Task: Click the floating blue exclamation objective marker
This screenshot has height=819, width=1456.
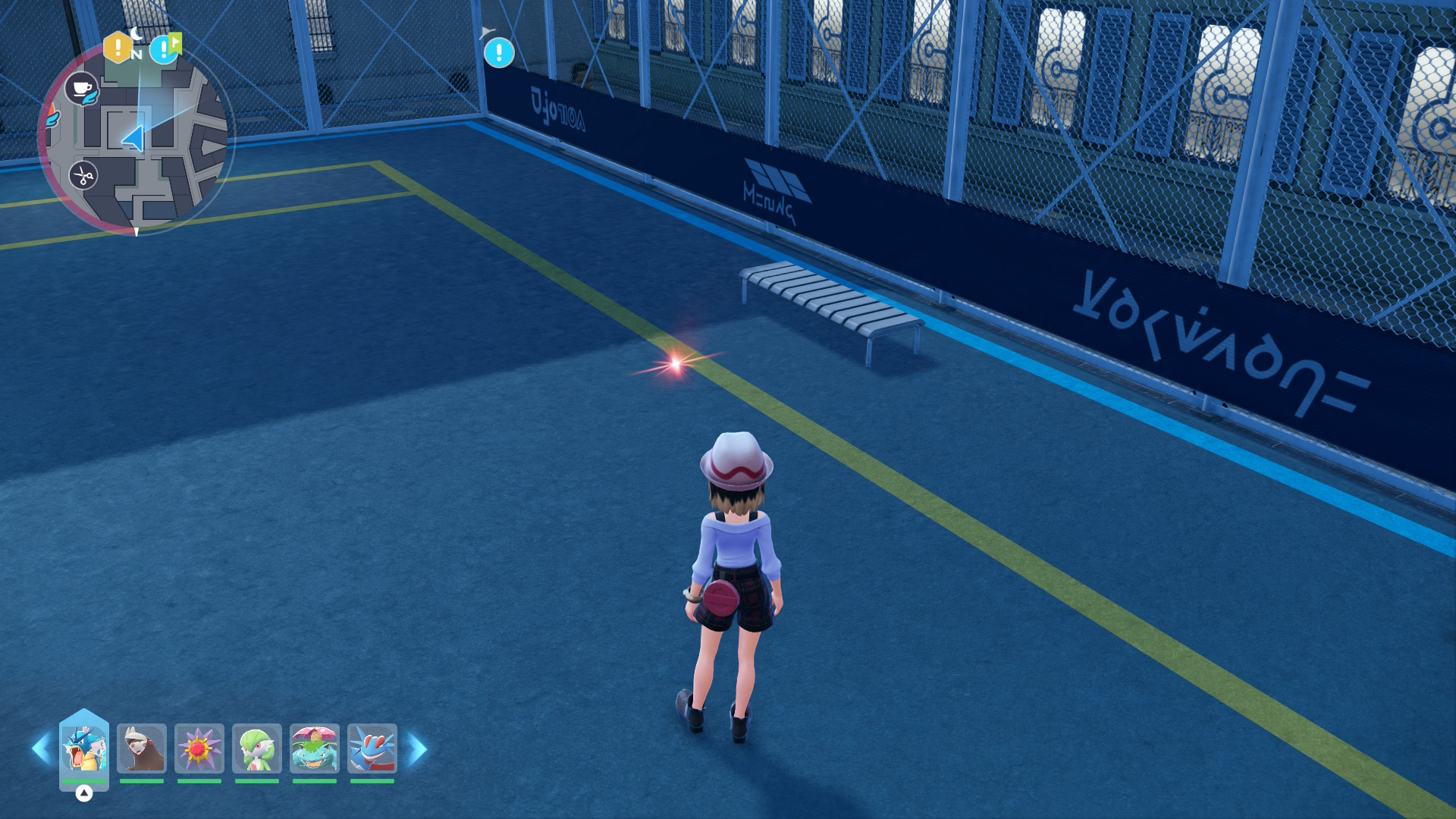Action: coord(499,53)
